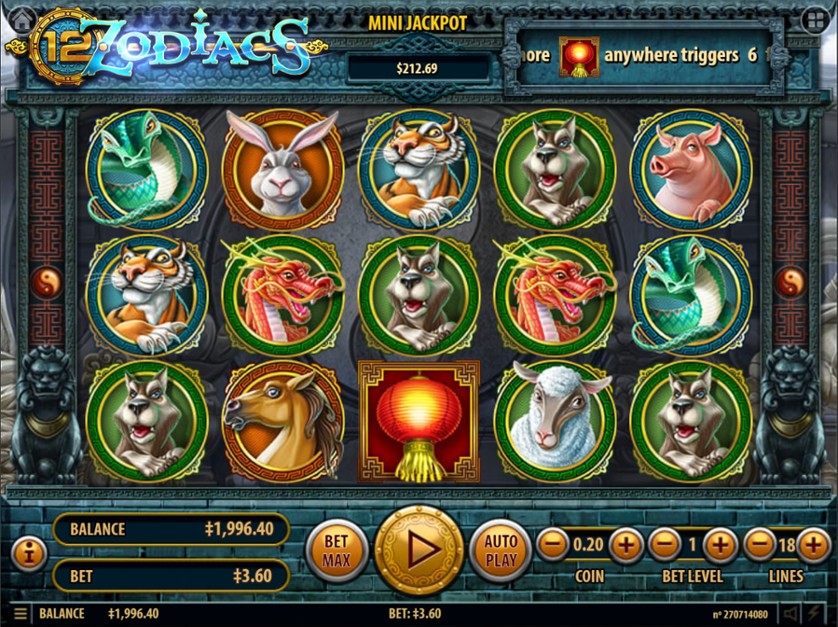Decrease the coin value
The image size is (838, 627).
coord(553,545)
